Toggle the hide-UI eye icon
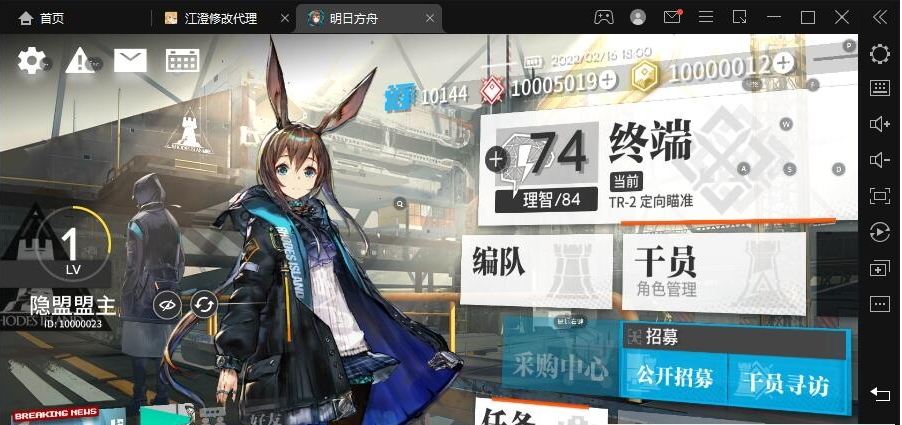 [x=168, y=304]
